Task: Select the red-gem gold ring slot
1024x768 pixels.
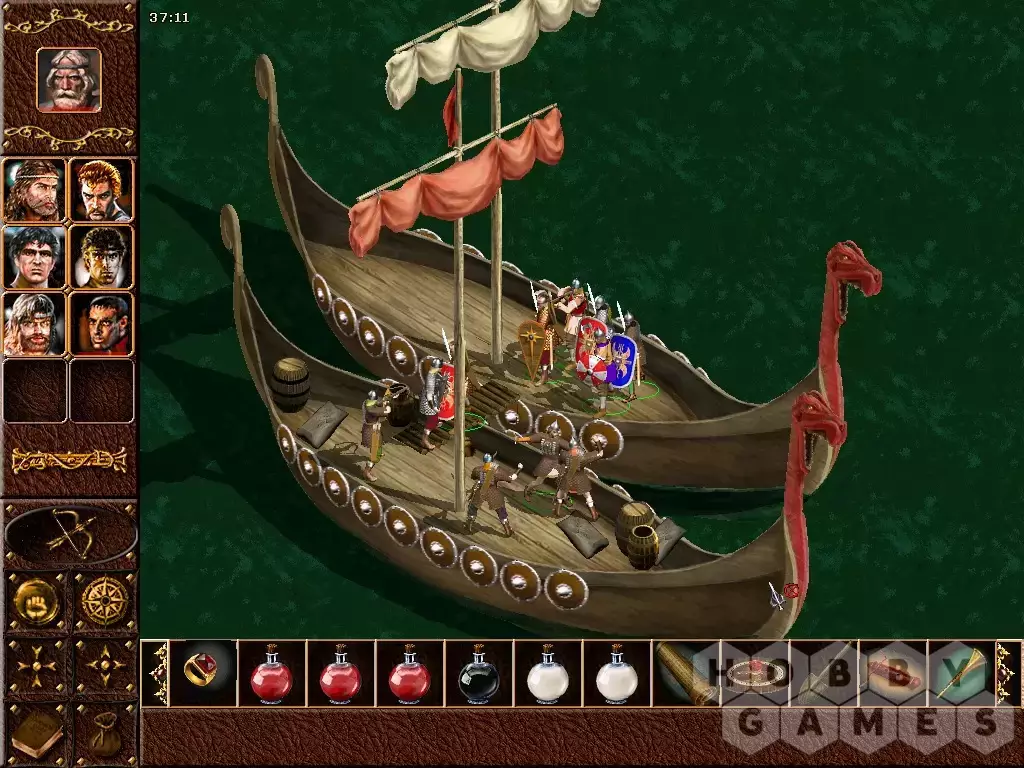Action: click(203, 672)
